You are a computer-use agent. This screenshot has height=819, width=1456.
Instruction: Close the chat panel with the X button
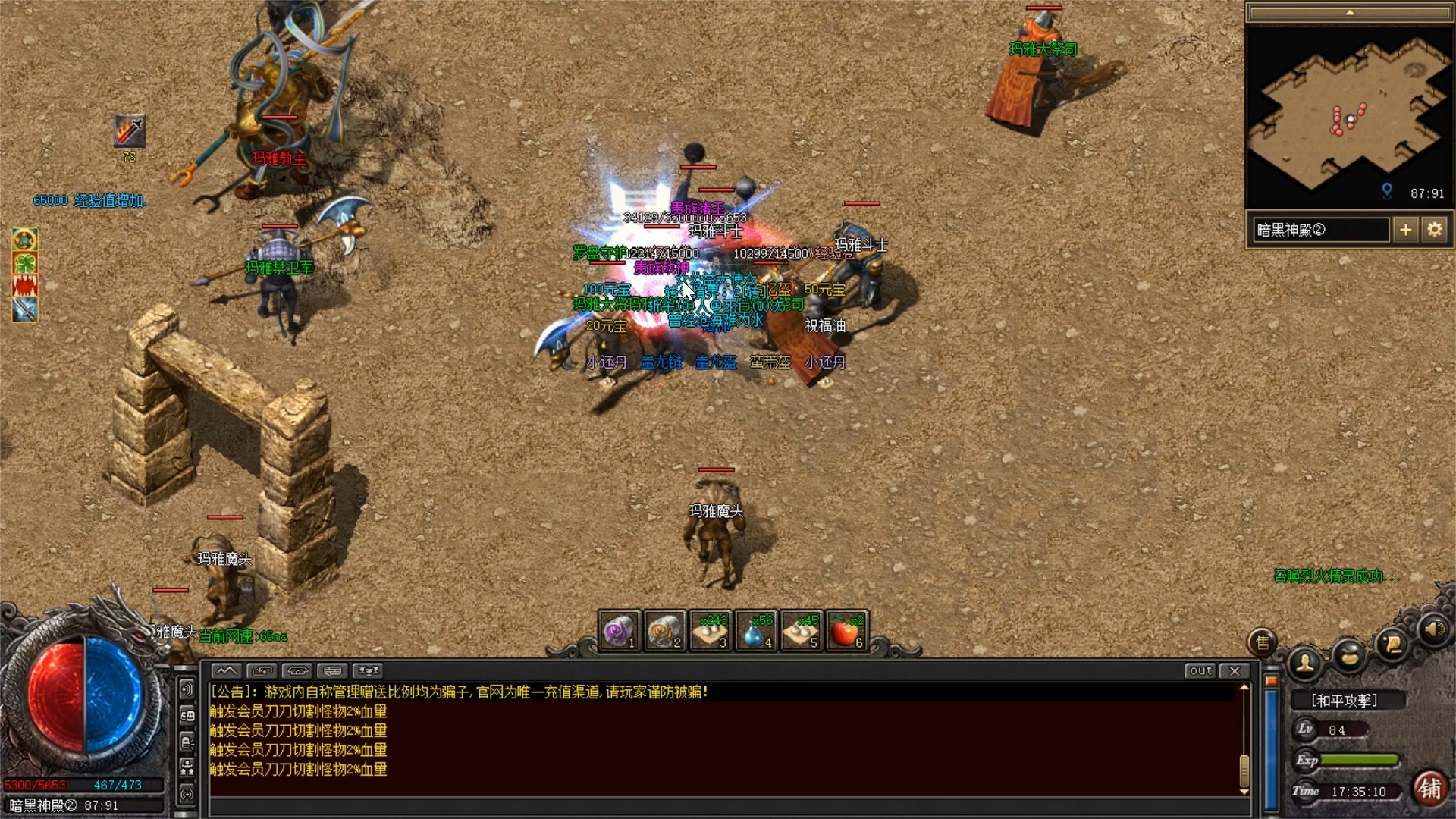[x=1235, y=670]
